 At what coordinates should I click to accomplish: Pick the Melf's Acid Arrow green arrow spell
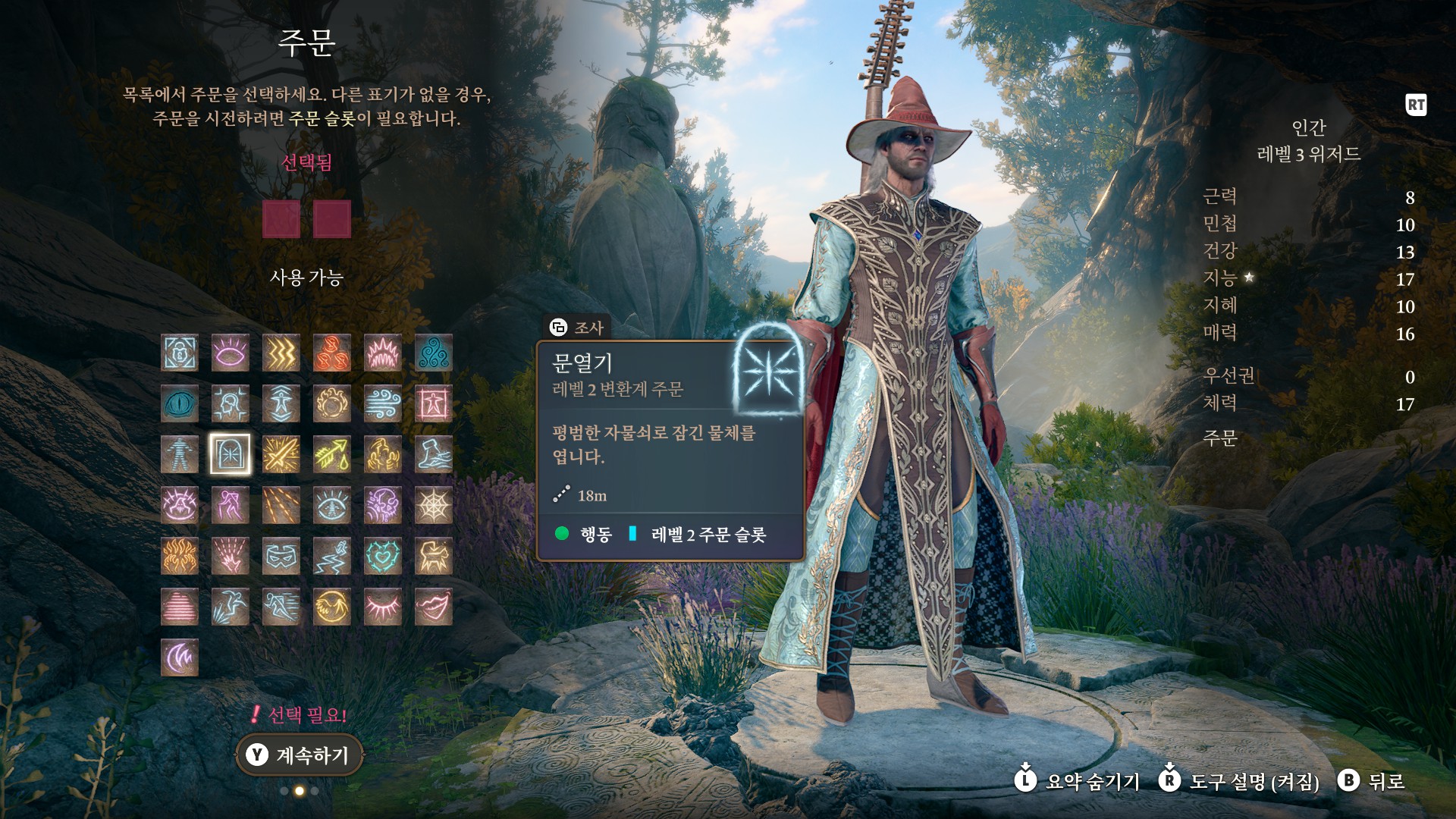332,454
